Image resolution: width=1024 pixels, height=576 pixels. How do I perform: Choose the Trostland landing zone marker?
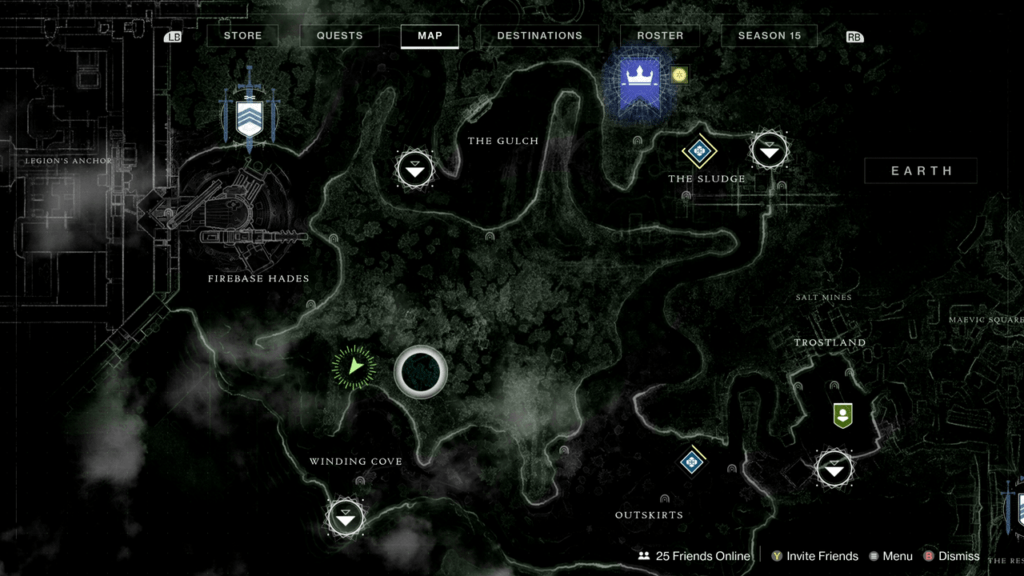[x=834, y=467]
